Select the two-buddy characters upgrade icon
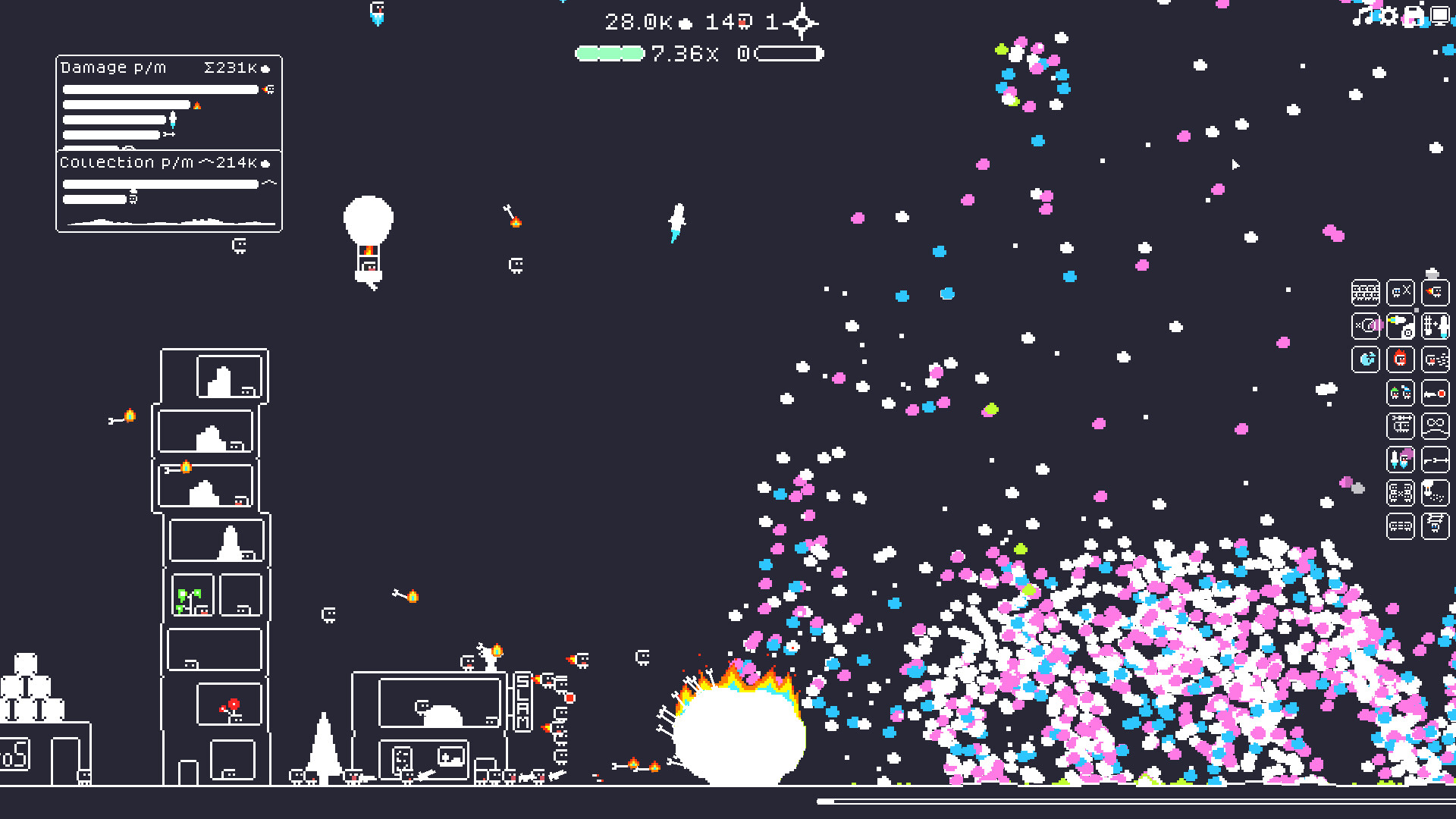1456x819 pixels. coord(1401,393)
